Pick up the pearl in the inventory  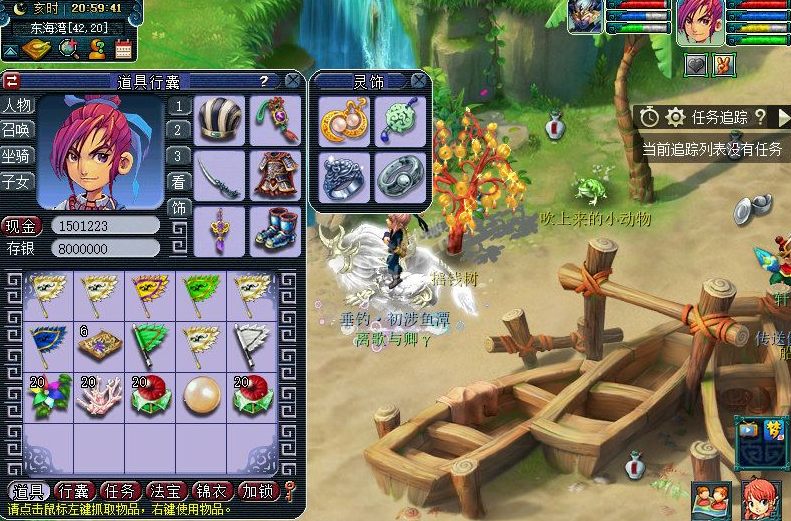[202, 396]
